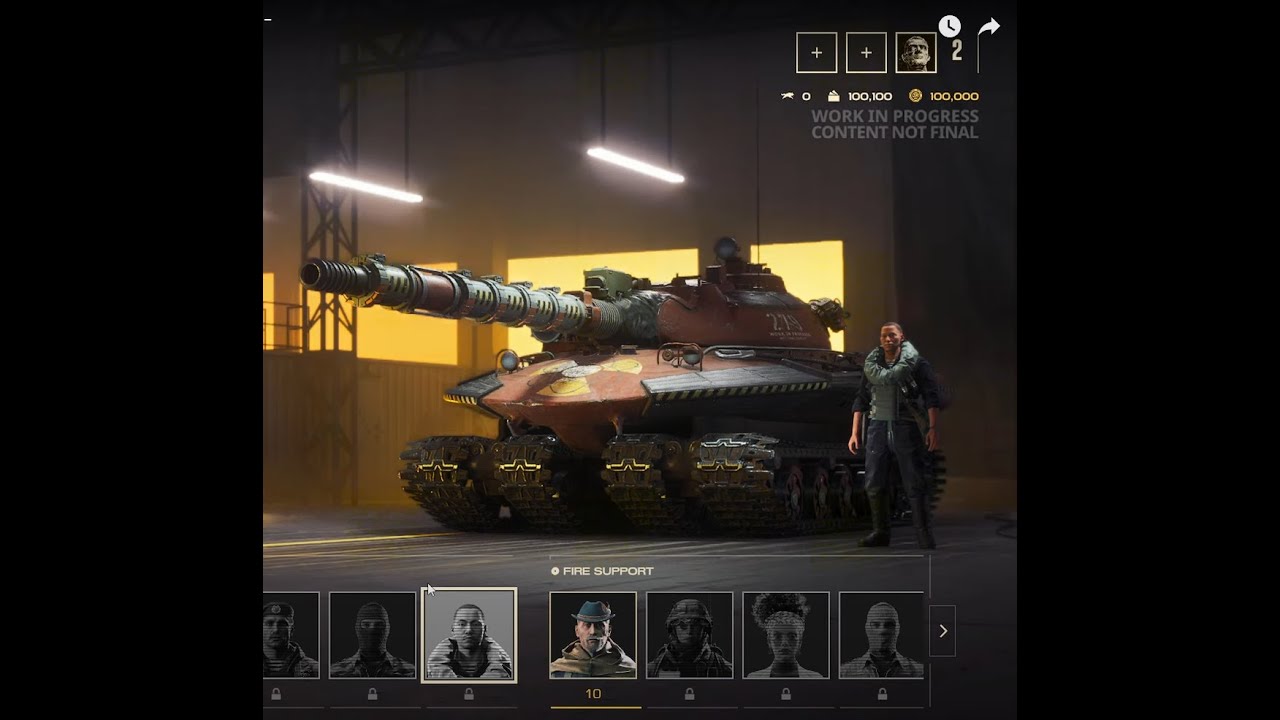Select the locked balaclava commander portrait
Image resolution: width=1280 pixels, height=720 pixels.
click(x=372, y=635)
